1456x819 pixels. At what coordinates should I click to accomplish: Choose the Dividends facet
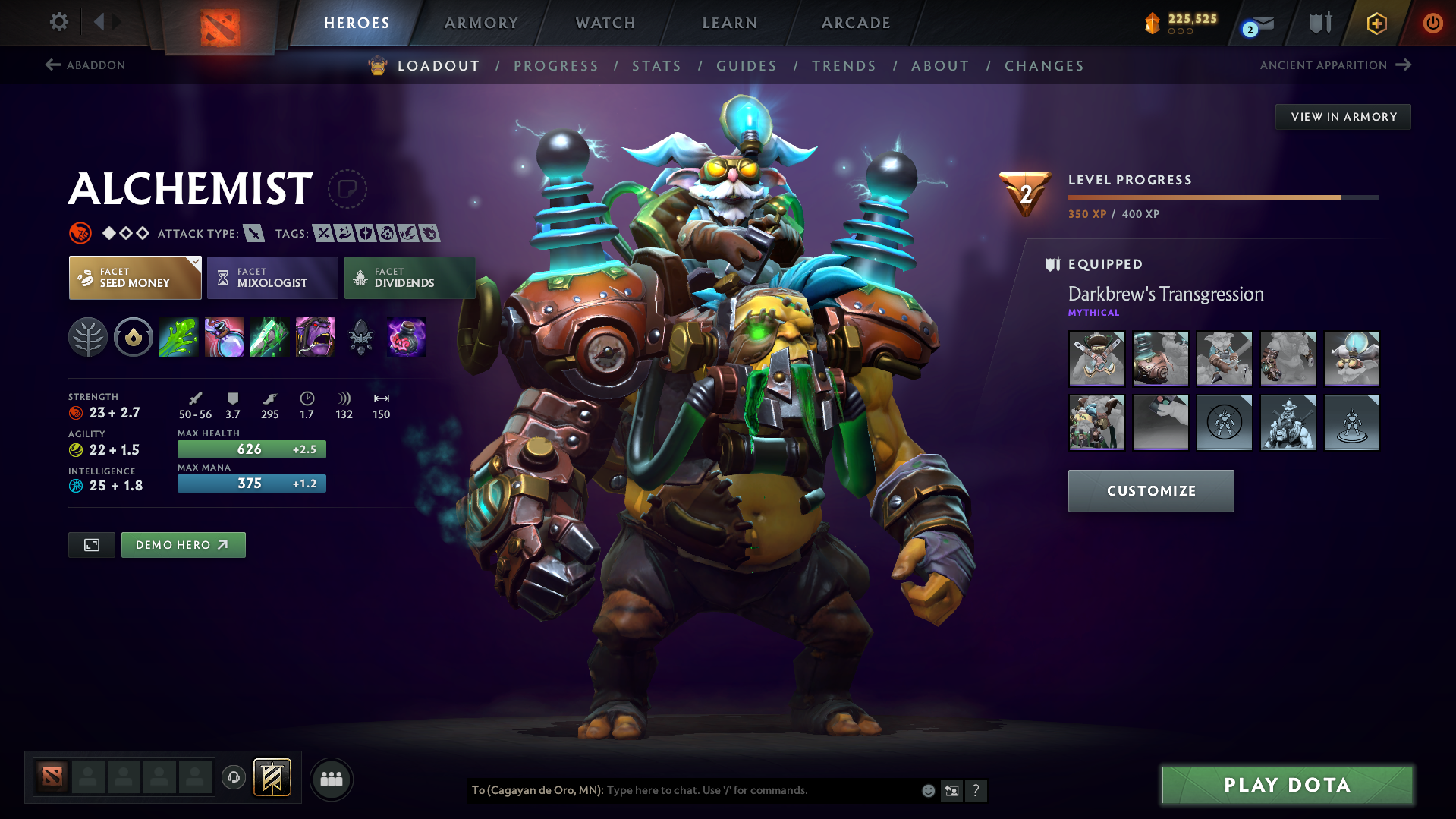[x=410, y=278]
